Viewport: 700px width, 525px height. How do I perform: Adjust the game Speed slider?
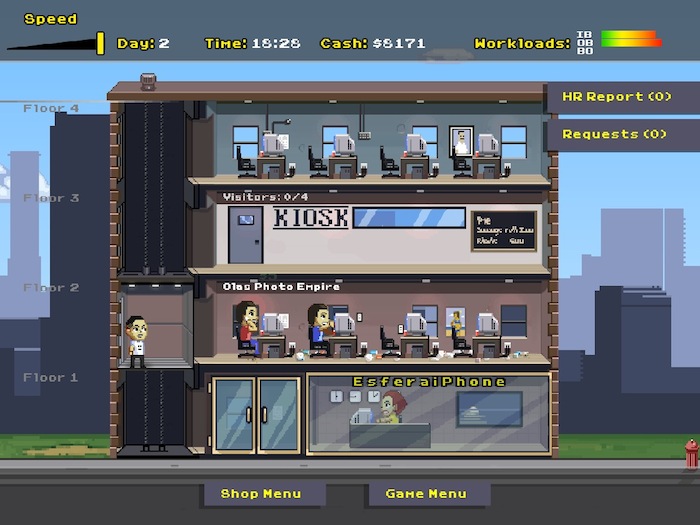pos(100,43)
